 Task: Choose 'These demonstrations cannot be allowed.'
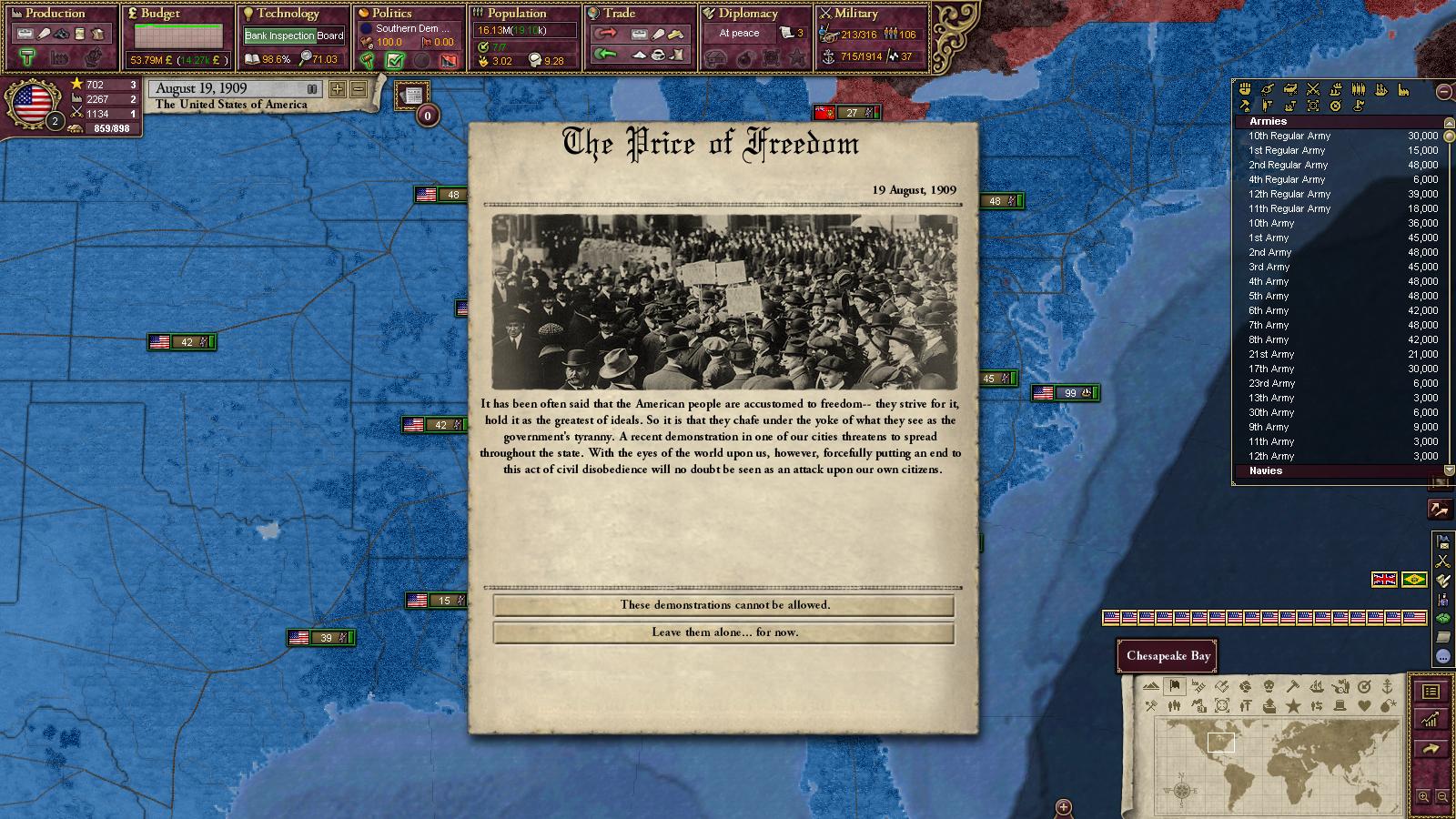(x=724, y=605)
